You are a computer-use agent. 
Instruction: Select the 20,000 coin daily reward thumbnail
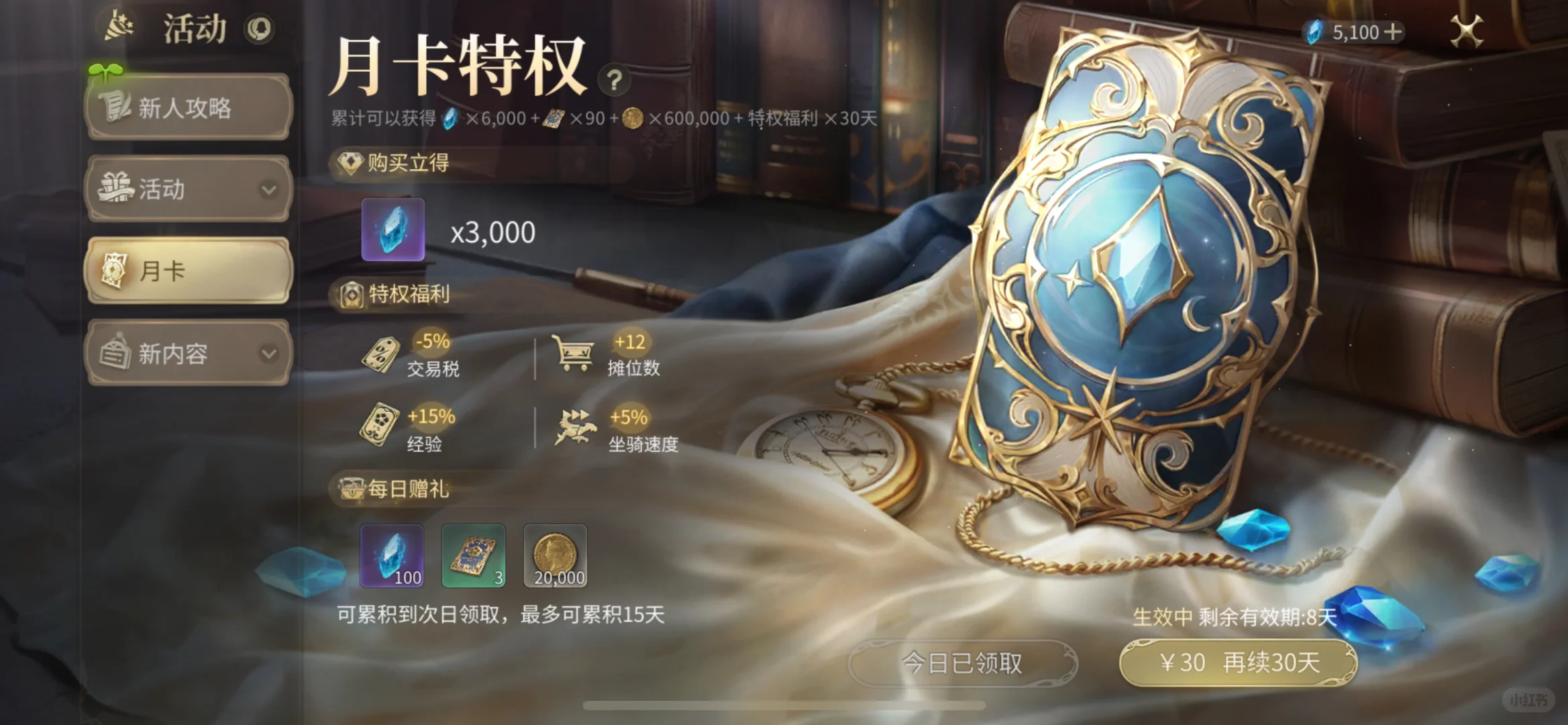(x=556, y=556)
